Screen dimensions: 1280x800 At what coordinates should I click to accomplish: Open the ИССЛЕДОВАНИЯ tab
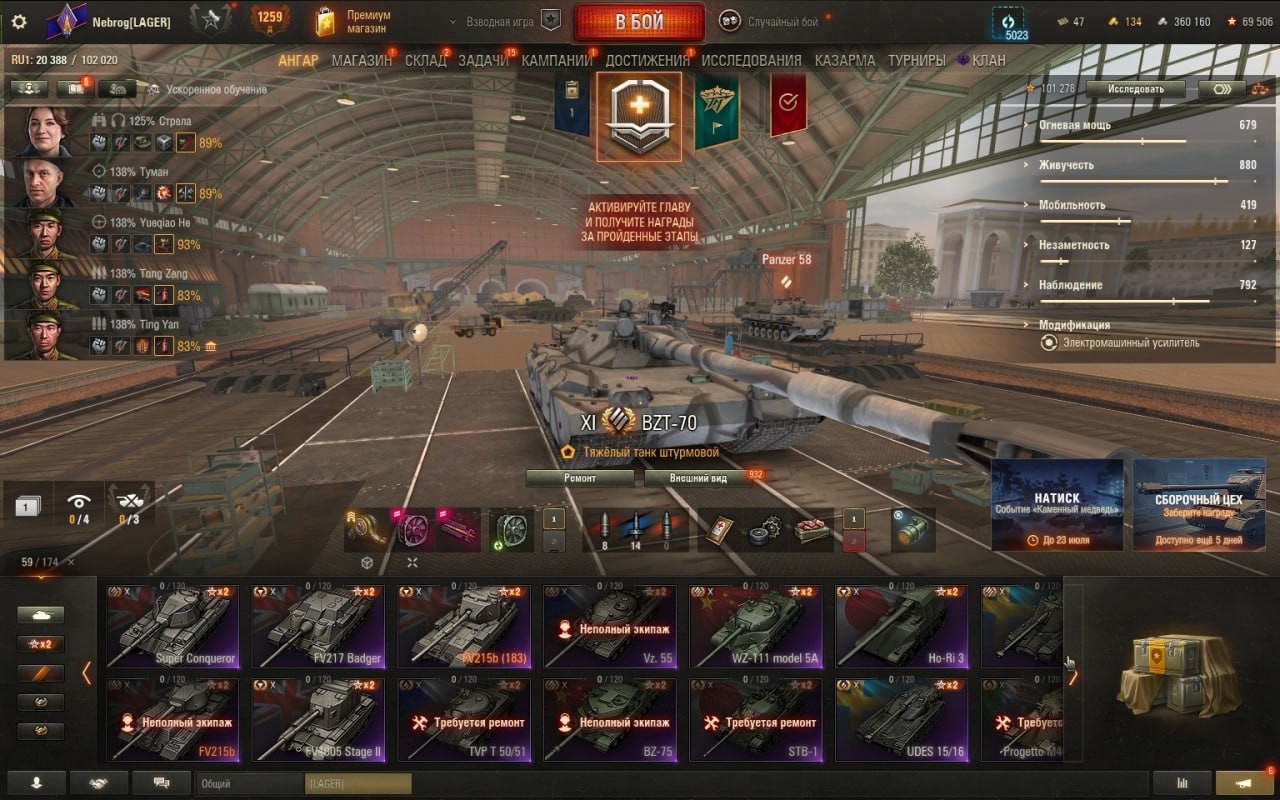tap(751, 60)
